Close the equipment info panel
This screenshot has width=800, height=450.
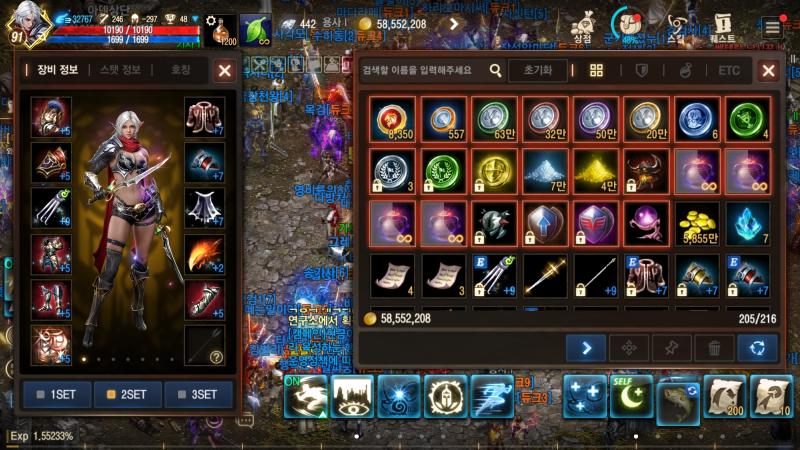click(x=224, y=70)
